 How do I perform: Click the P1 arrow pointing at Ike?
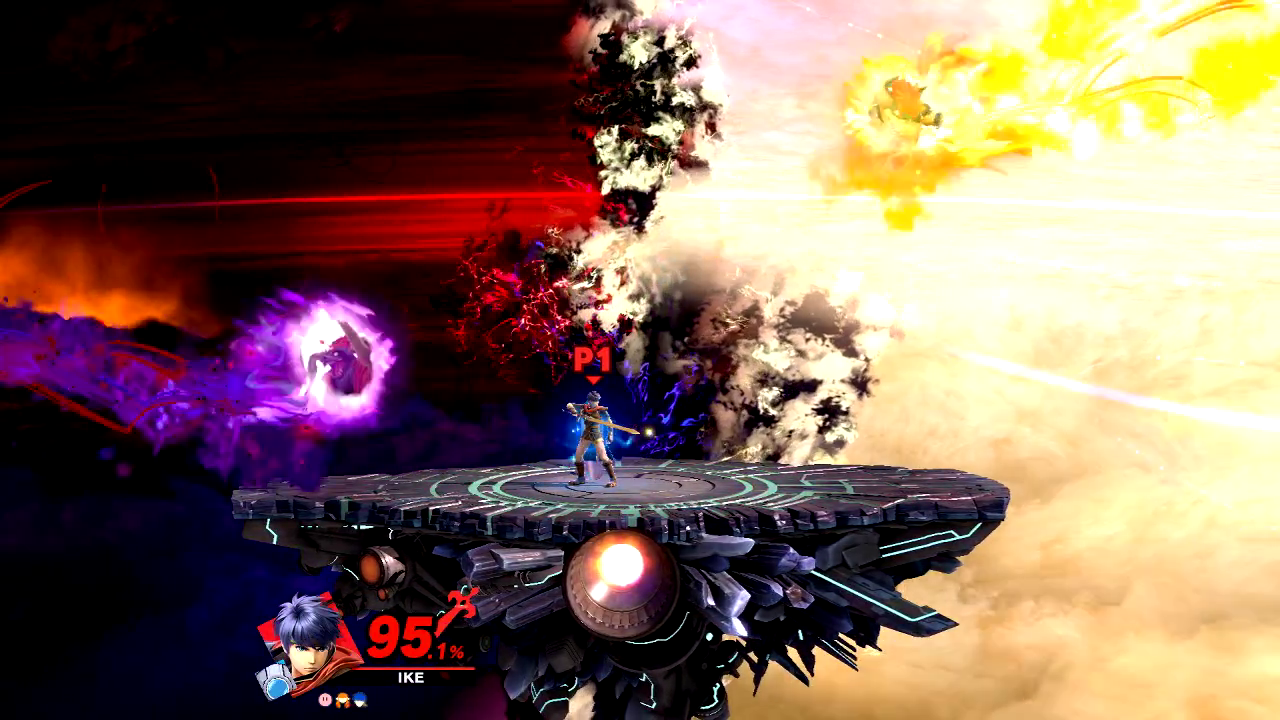pos(593,378)
